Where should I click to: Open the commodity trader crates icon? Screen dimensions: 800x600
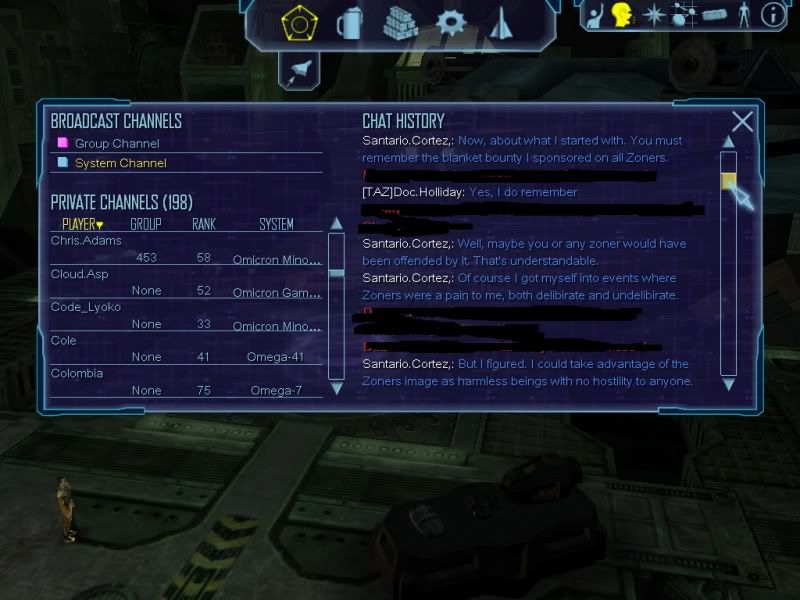click(400, 21)
